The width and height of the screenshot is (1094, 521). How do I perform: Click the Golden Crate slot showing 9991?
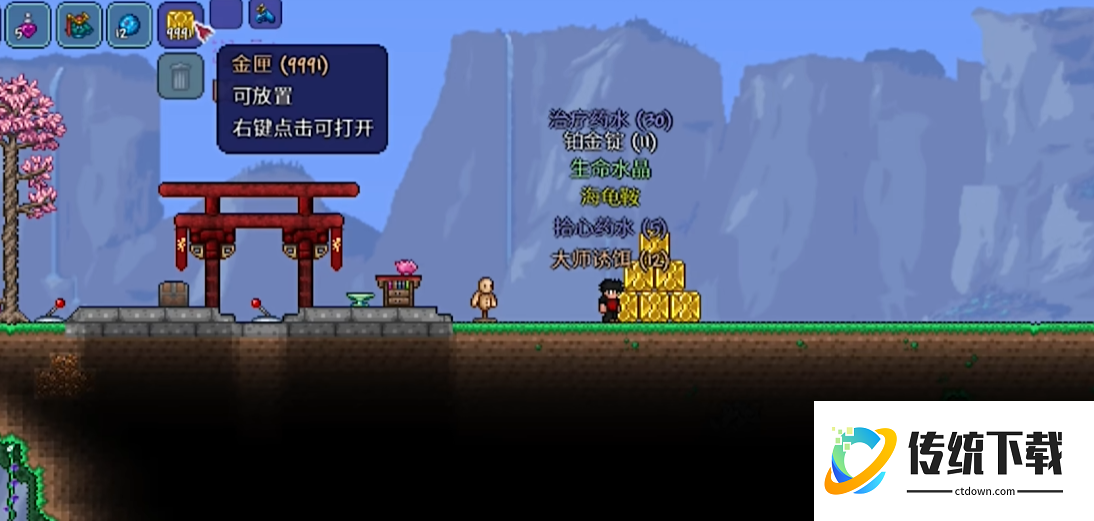[x=181, y=24]
